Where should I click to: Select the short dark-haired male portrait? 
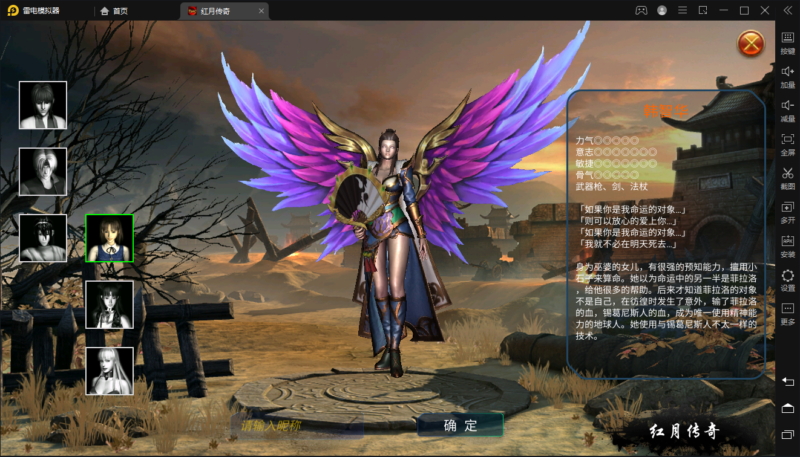(x=43, y=105)
